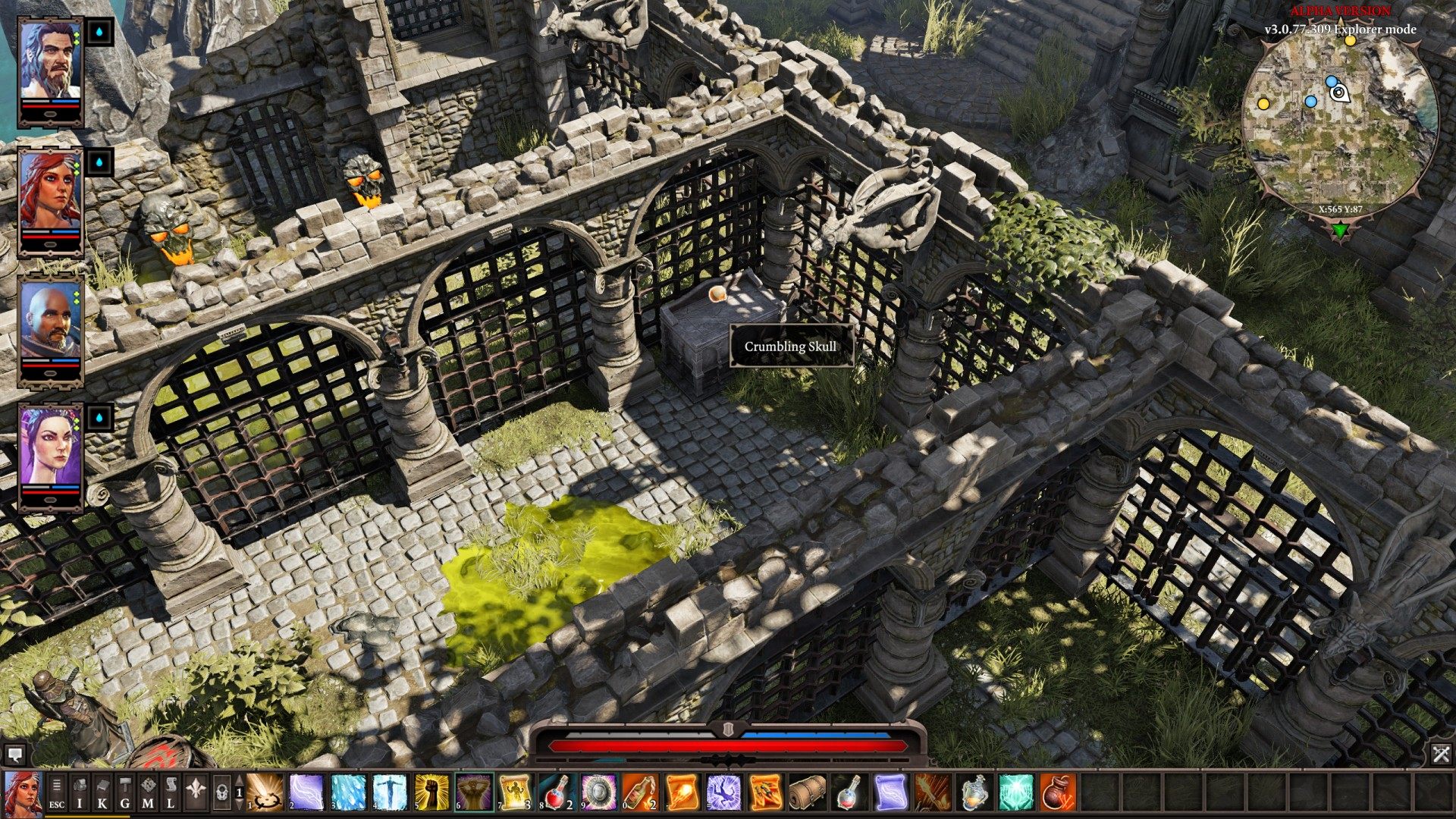This screenshot has height=819, width=1456.
Task: Open the inventory with the I button
Action: pyautogui.click(x=80, y=793)
